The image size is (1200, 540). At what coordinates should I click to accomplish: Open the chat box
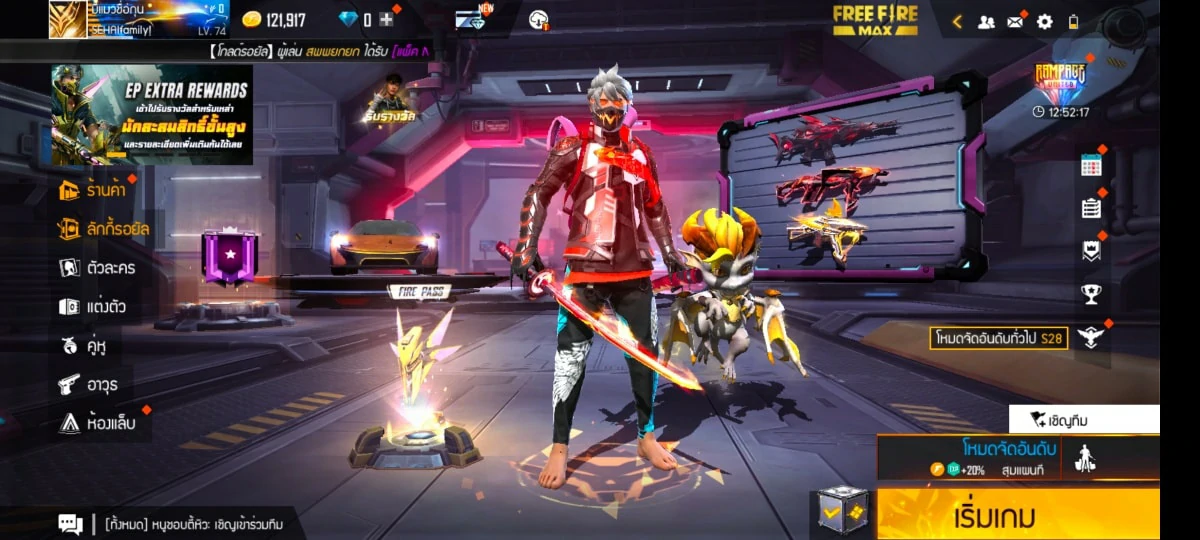click(70, 523)
